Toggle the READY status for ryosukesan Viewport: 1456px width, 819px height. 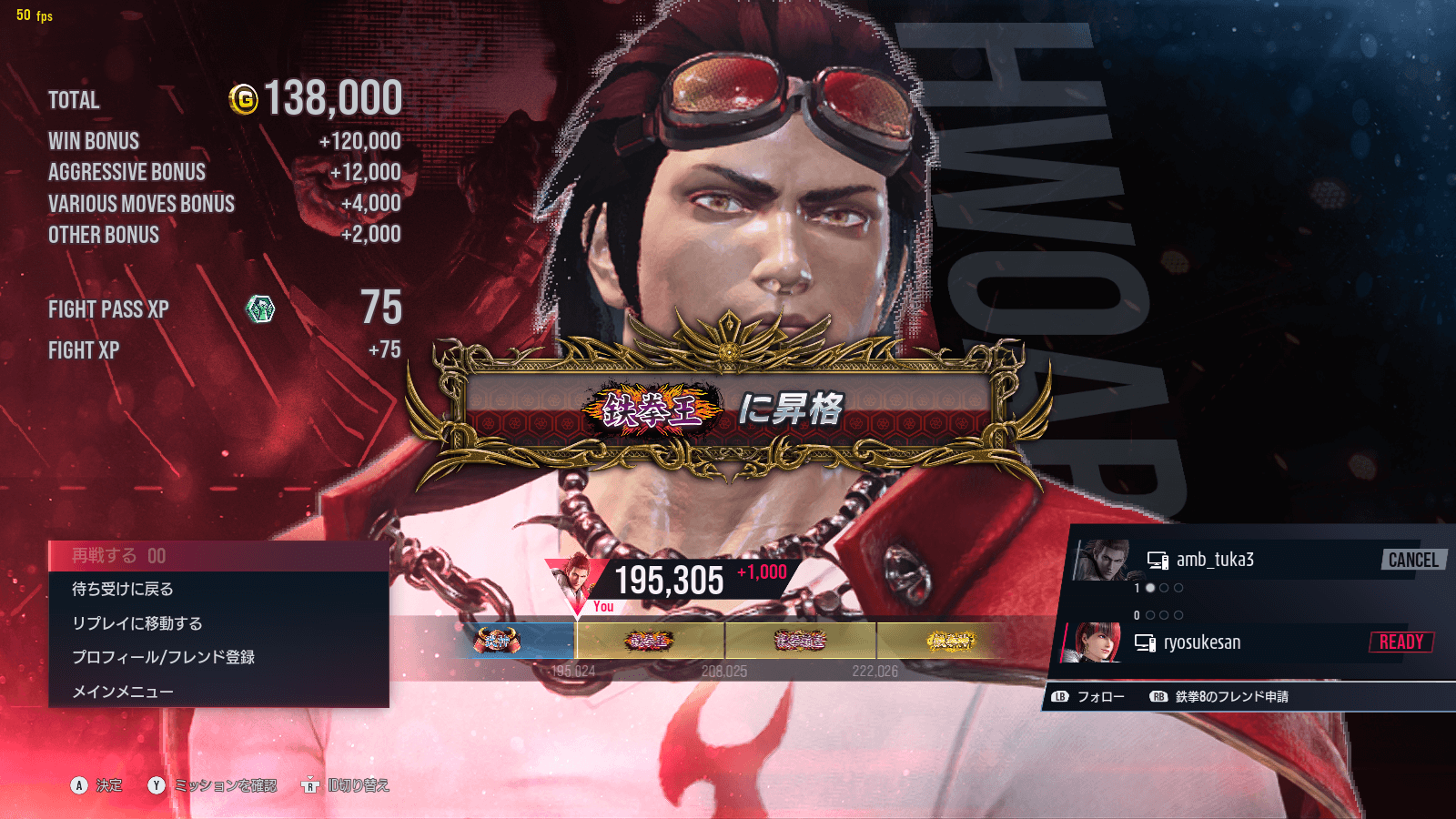point(1402,642)
